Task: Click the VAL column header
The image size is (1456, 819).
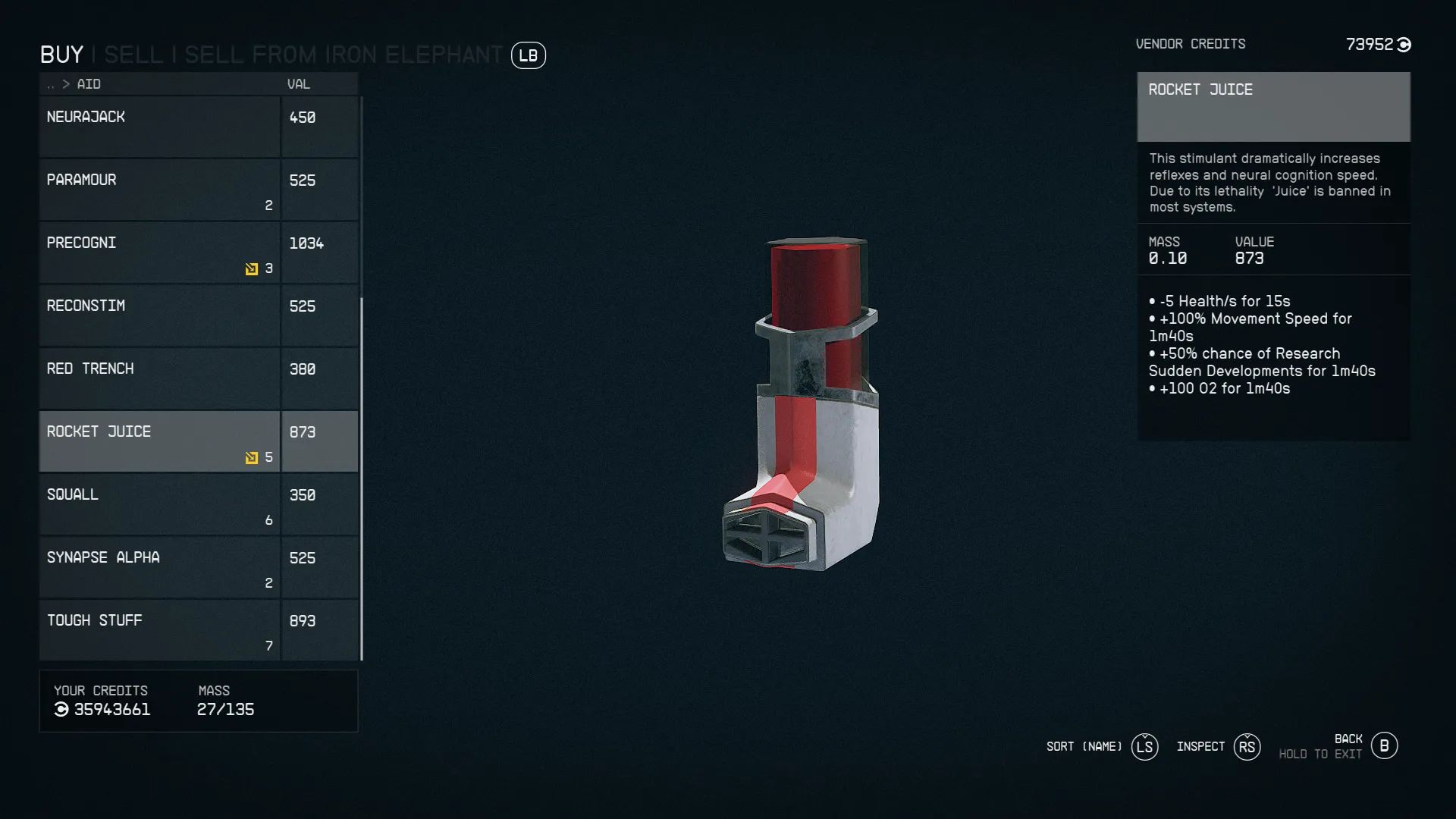Action: [298, 84]
